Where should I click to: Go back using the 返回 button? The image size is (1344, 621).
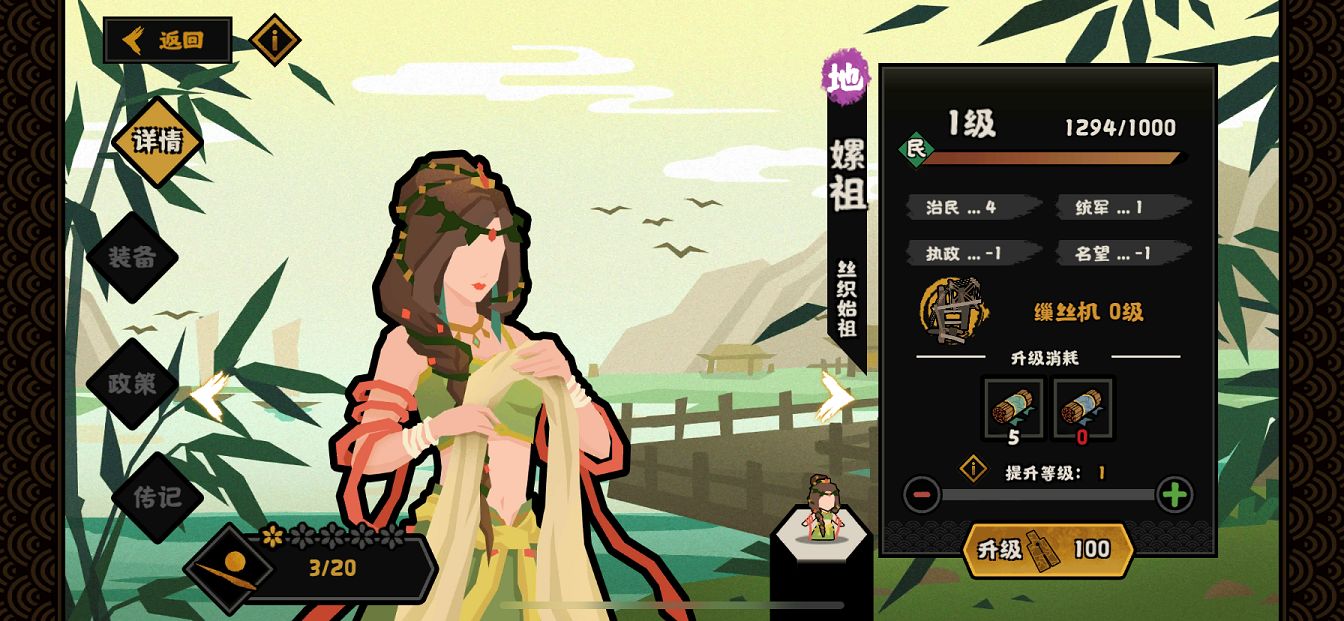[x=168, y=41]
